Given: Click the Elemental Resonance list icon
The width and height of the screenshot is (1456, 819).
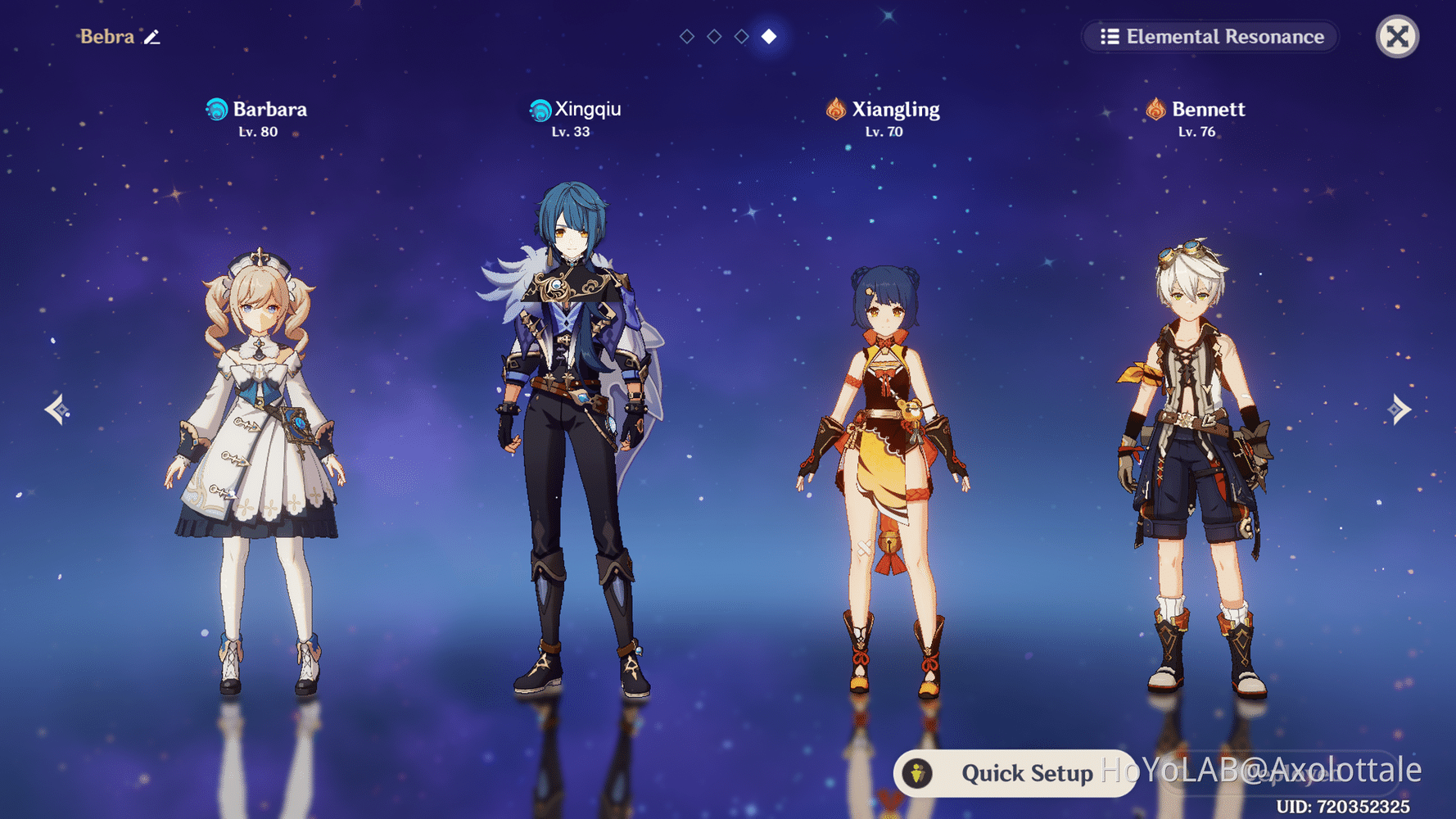Looking at the screenshot, I should (x=1109, y=36).
